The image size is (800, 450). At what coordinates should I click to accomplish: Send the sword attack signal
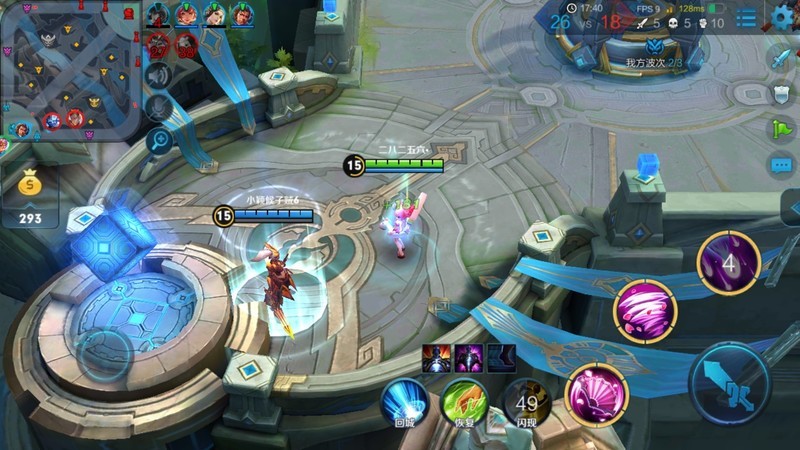[781, 56]
